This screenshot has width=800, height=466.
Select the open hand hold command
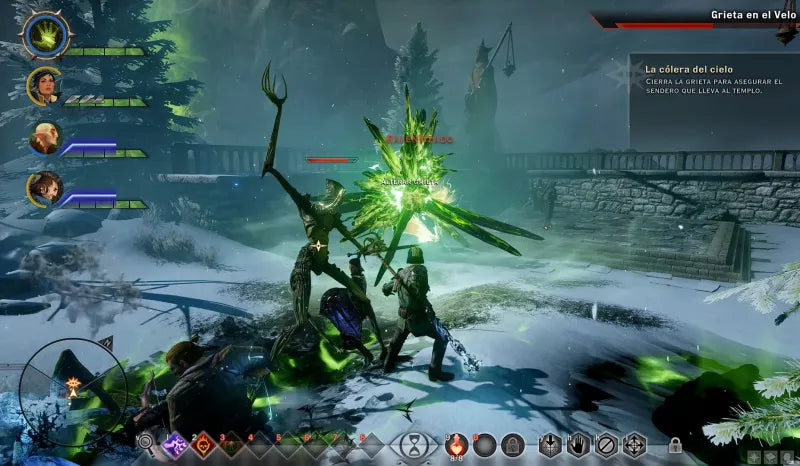(x=578, y=445)
